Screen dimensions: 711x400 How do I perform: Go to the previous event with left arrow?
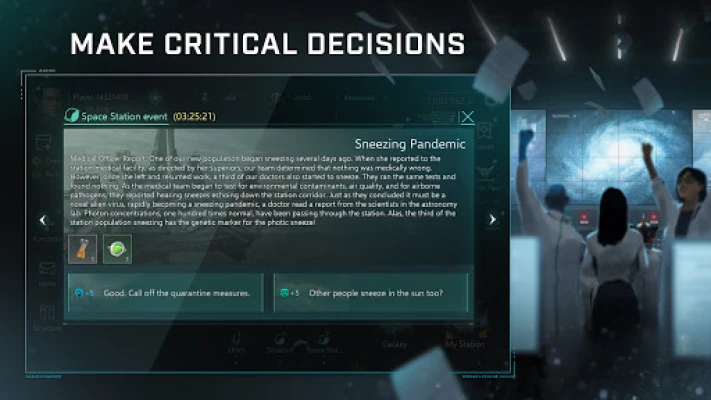42,220
